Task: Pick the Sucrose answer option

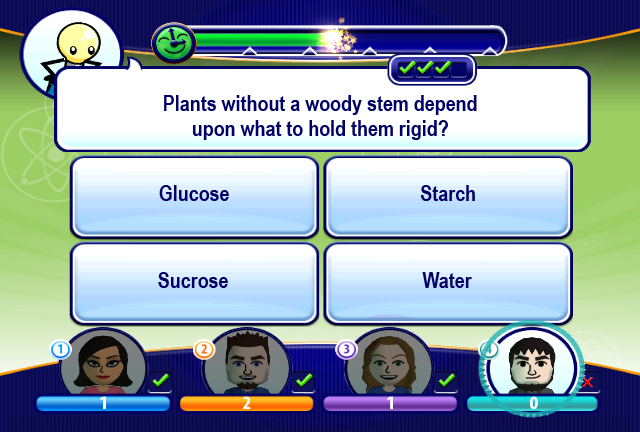Action: (x=194, y=281)
